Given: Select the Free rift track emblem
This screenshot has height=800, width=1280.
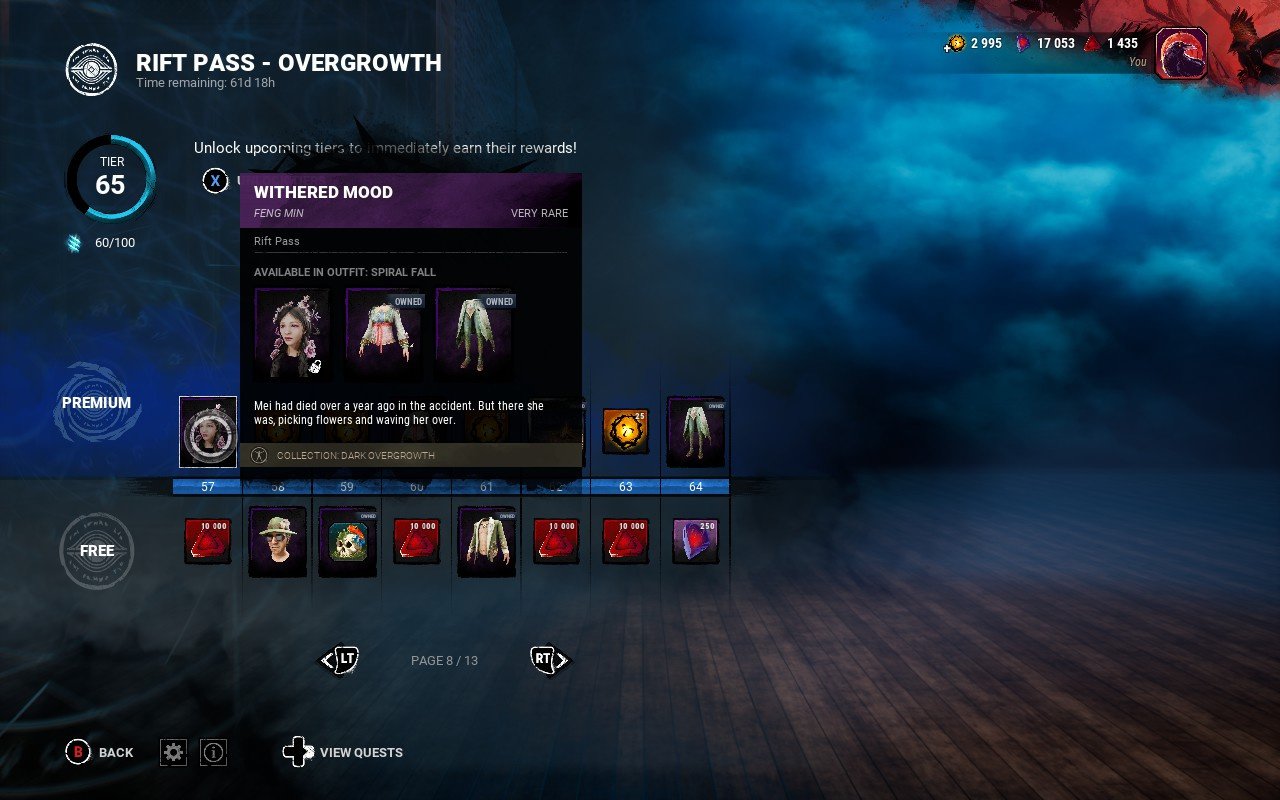Looking at the screenshot, I should [x=96, y=550].
